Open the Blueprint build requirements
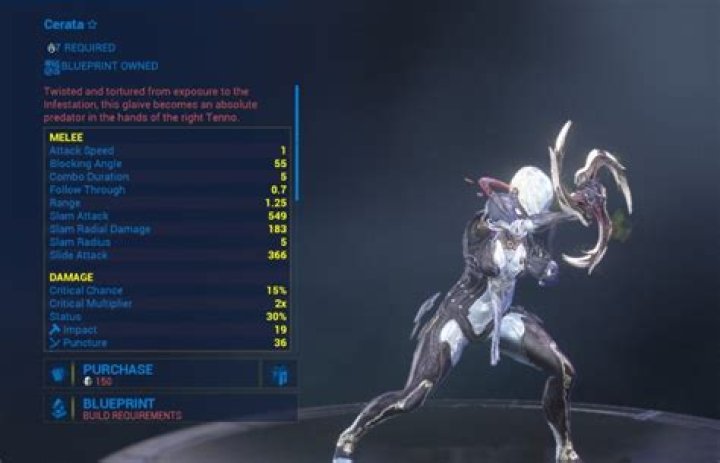This screenshot has height=463, width=720. [170, 408]
